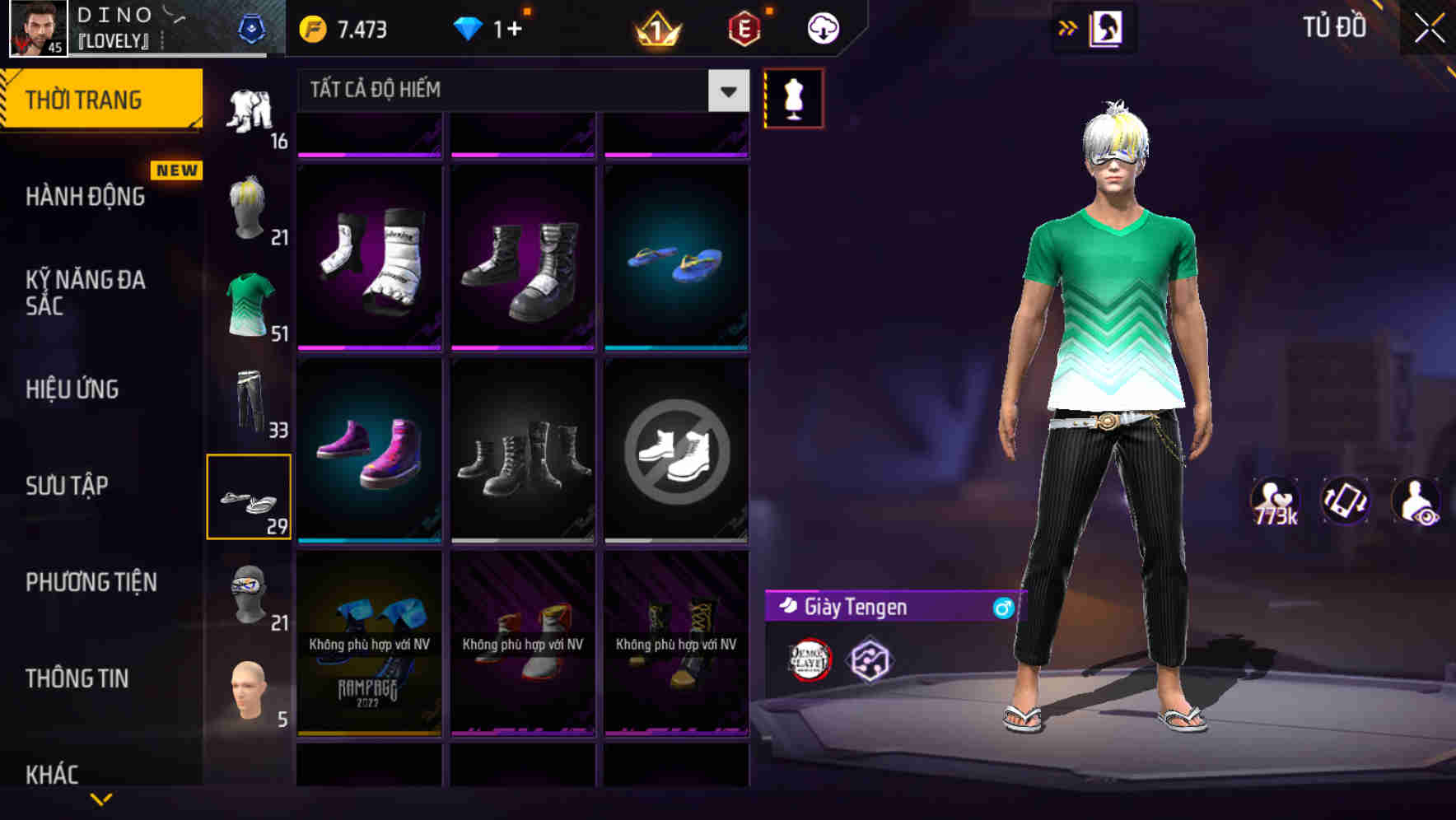Image resolution: width=1456 pixels, height=820 pixels.
Task: Select the pants category icon showing 33 items
Action: [250, 403]
